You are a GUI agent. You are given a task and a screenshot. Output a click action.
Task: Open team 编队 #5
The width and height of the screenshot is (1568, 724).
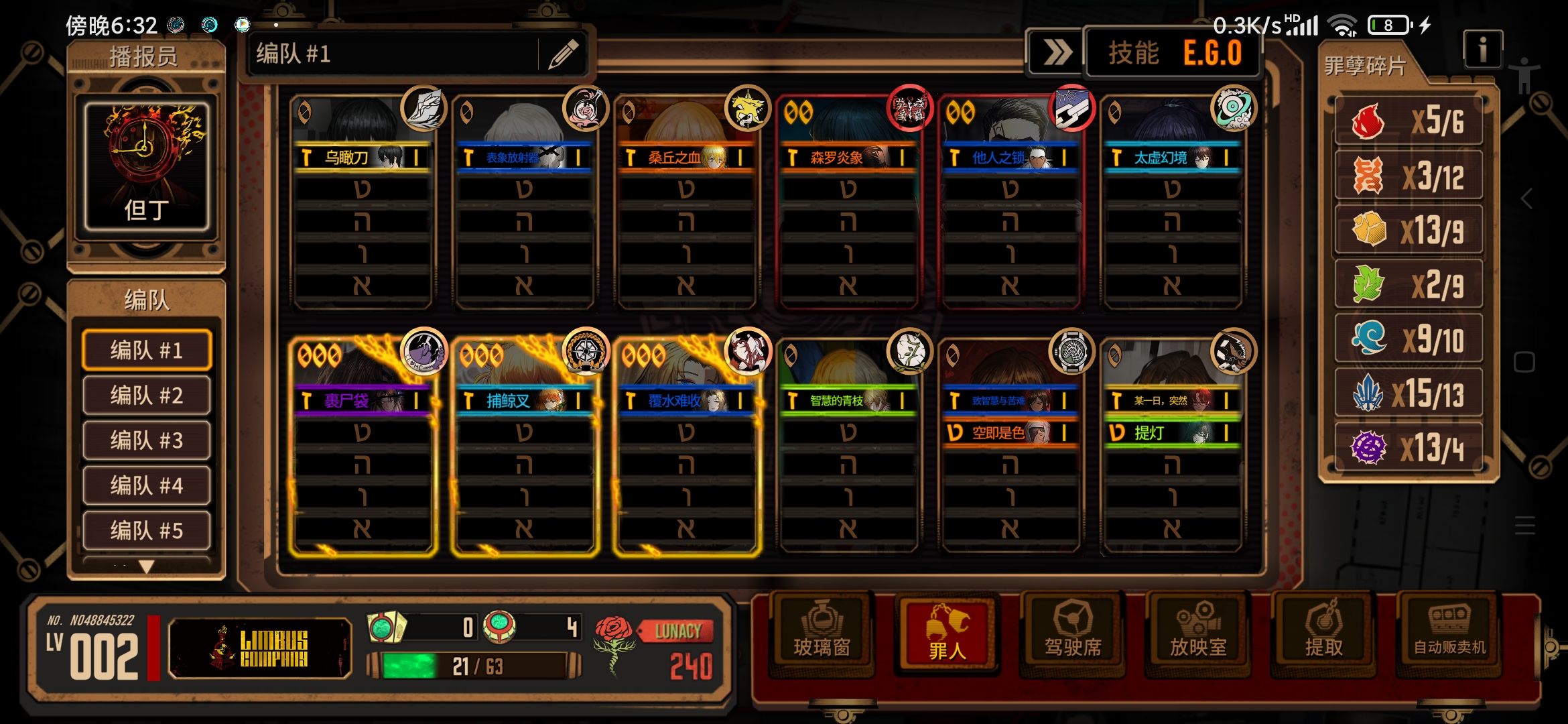point(146,530)
